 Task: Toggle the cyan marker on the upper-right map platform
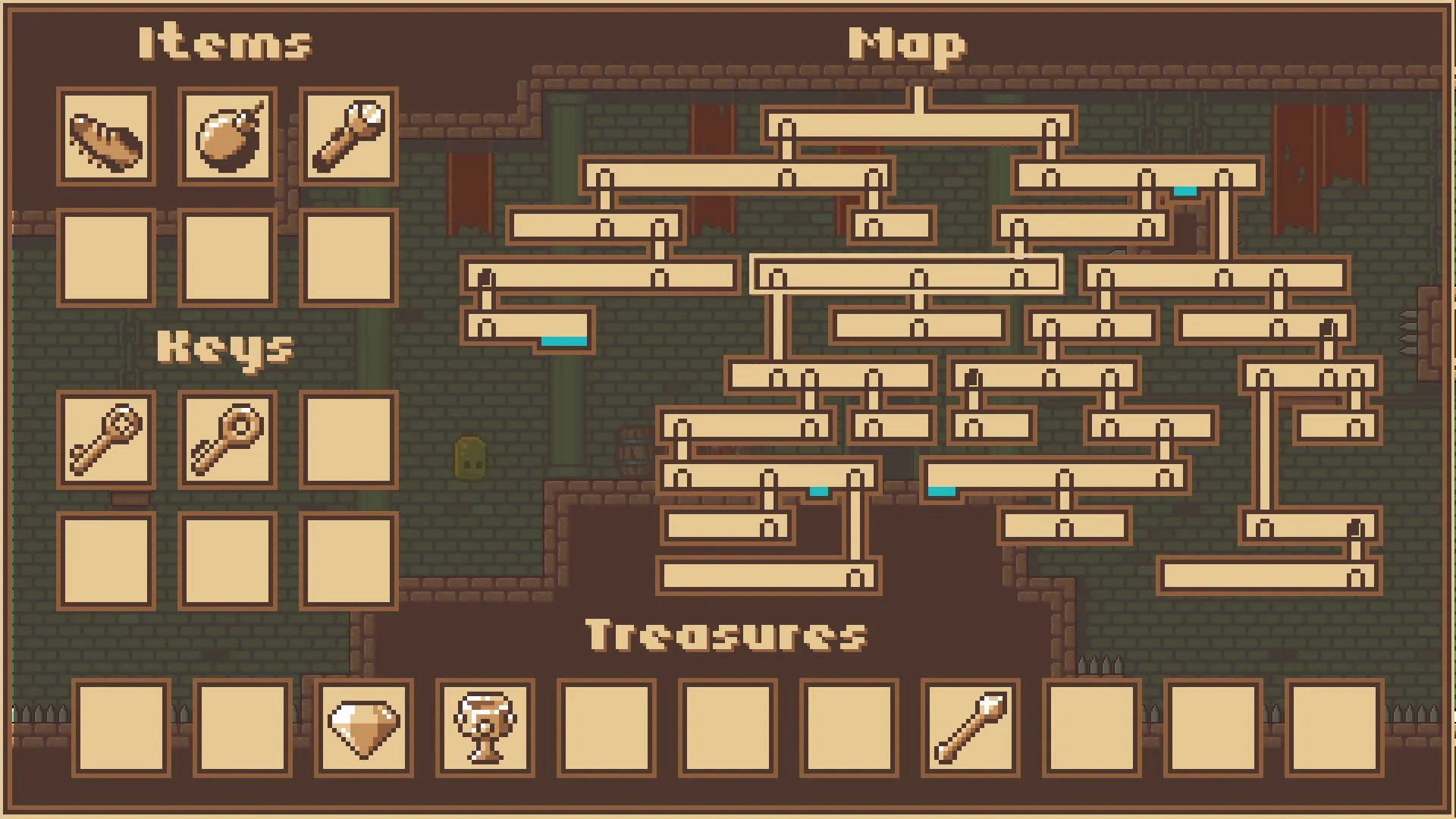(1185, 192)
